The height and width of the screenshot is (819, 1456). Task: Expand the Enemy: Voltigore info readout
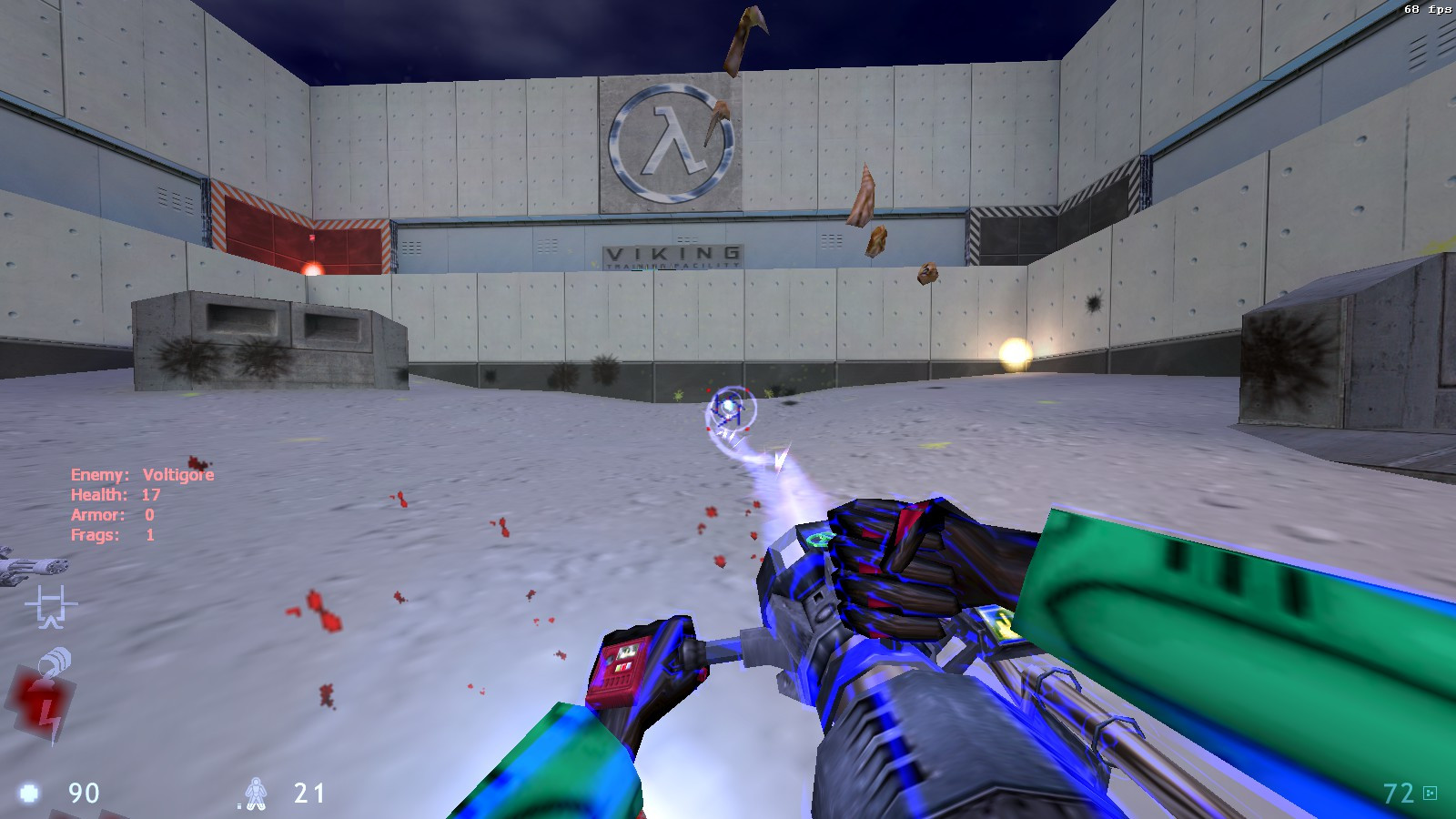click(142, 474)
